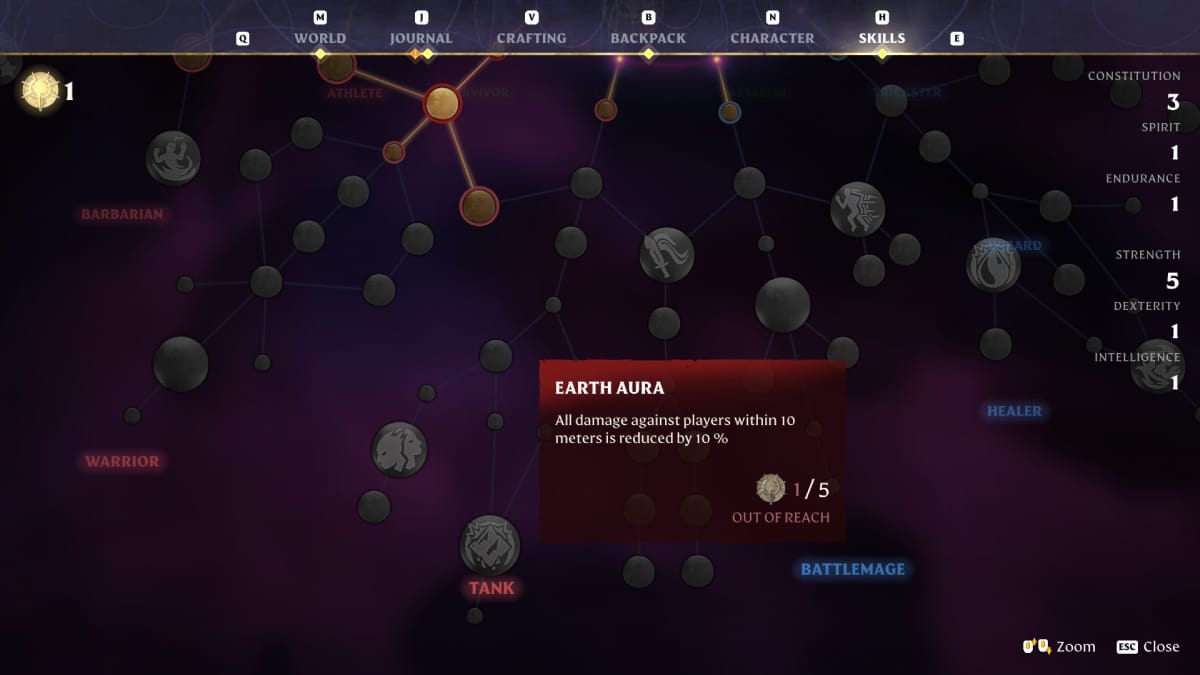Choose the flexing figure Barbarian skill node
This screenshot has width=1200, height=675.
click(173, 158)
